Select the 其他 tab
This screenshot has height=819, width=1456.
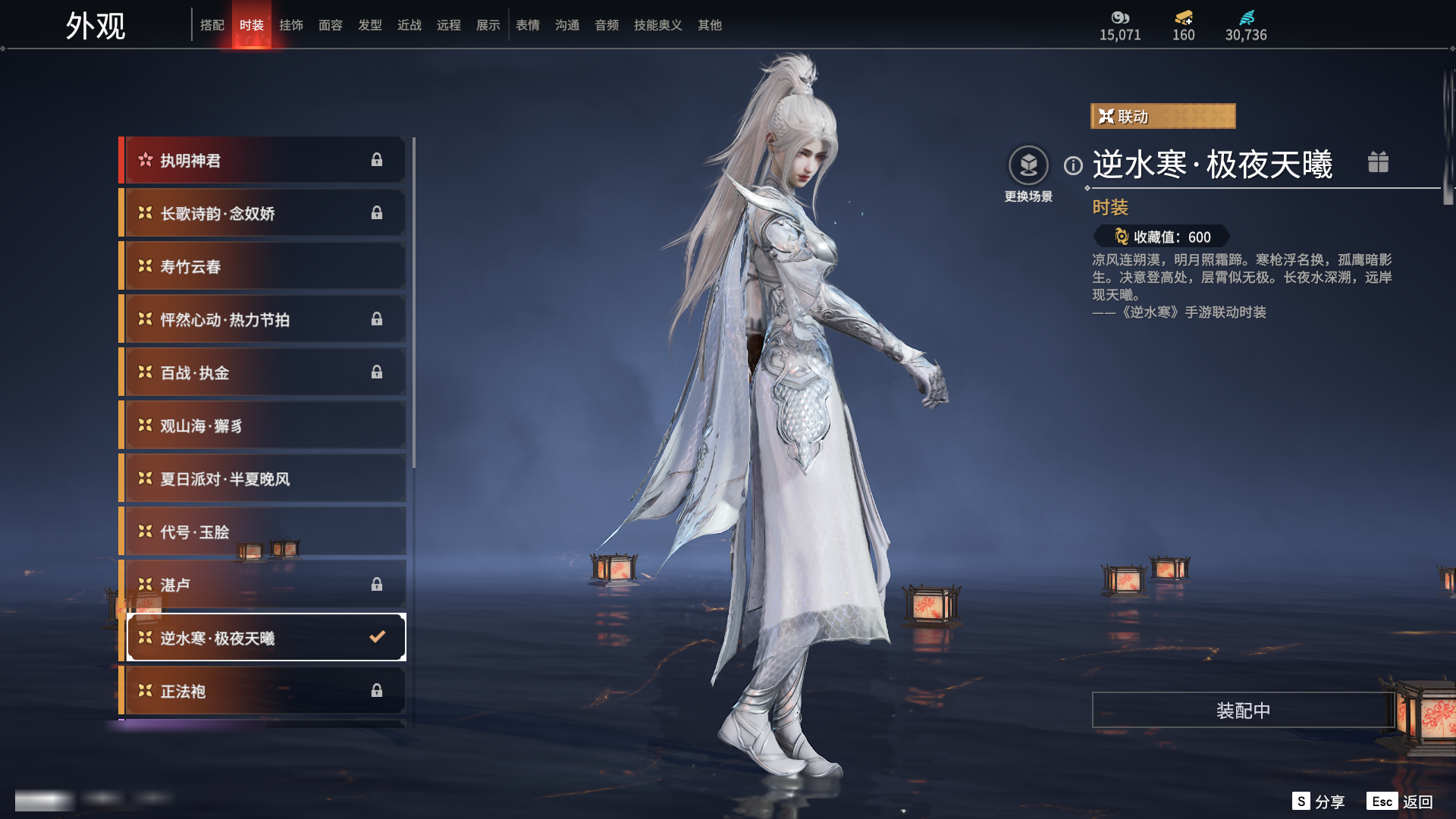point(710,25)
